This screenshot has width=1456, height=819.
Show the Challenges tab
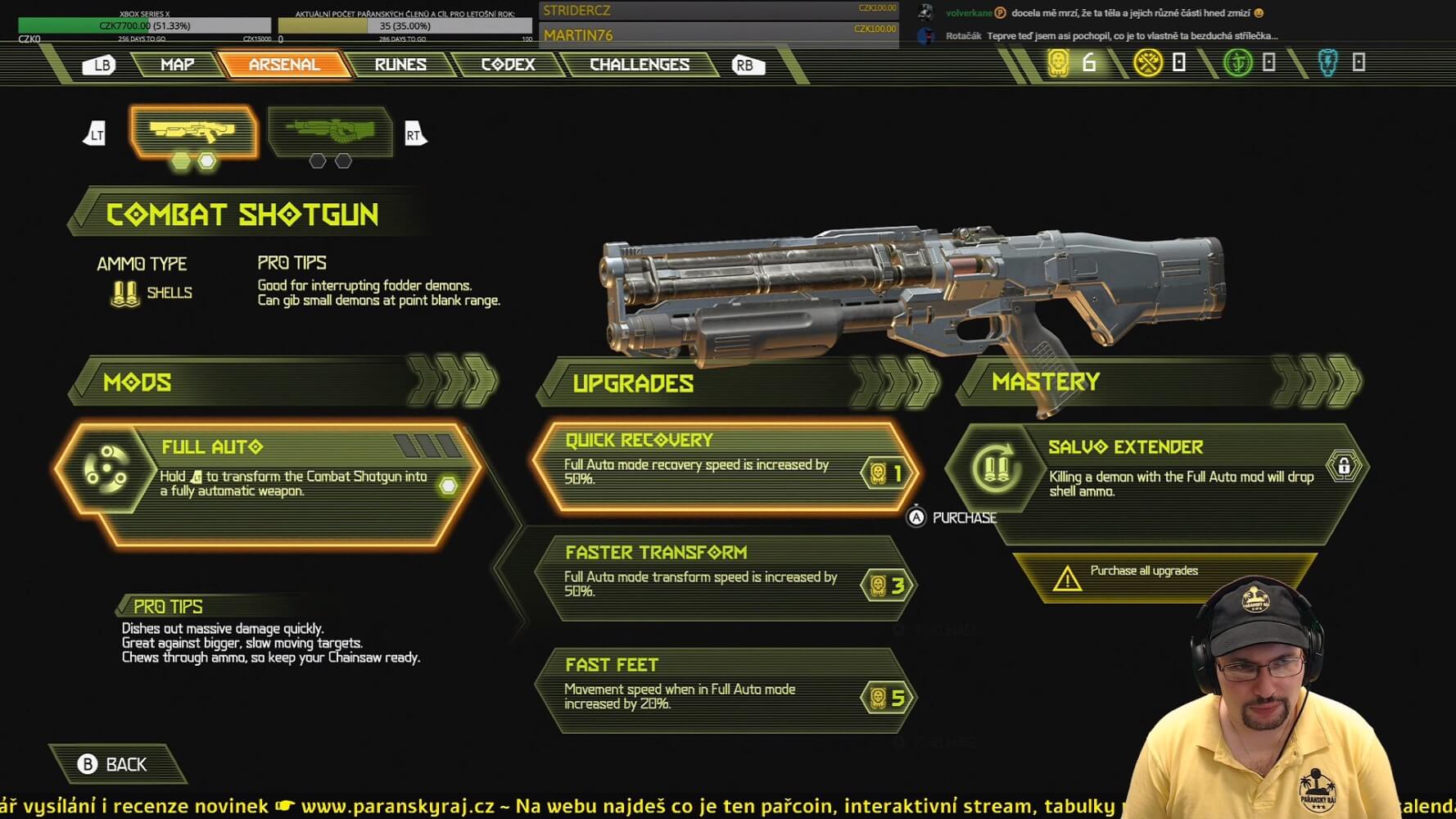(x=640, y=65)
